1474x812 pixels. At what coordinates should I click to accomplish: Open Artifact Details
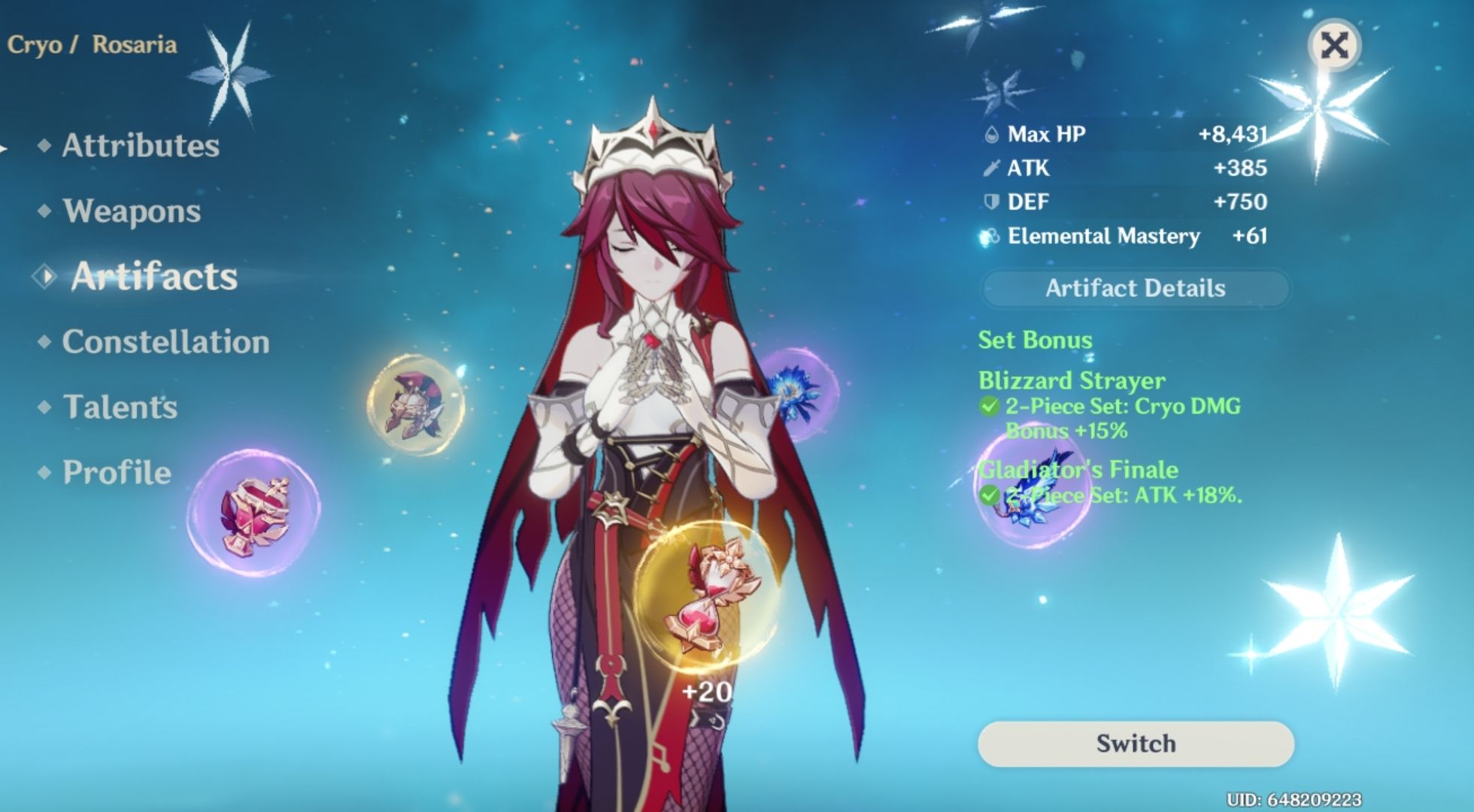tap(1135, 288)
